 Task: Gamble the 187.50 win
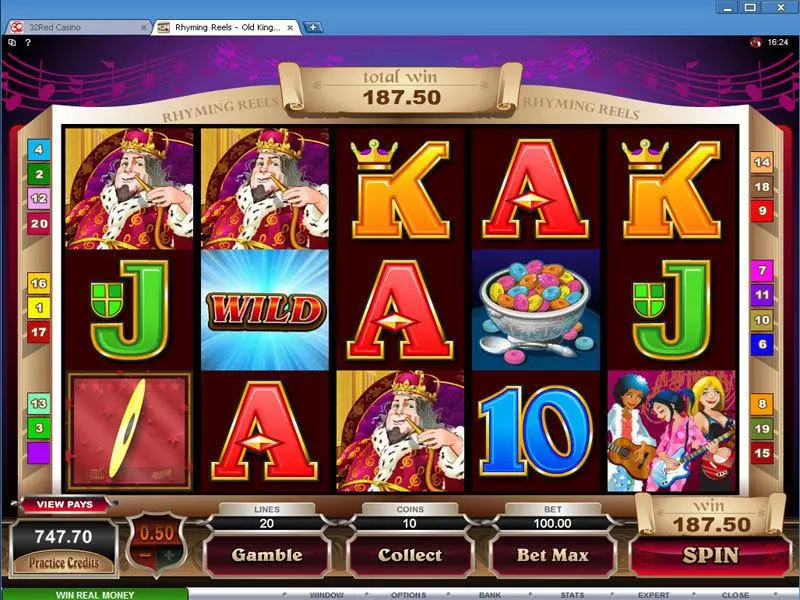pyautogui.click(x=267, y=555)
